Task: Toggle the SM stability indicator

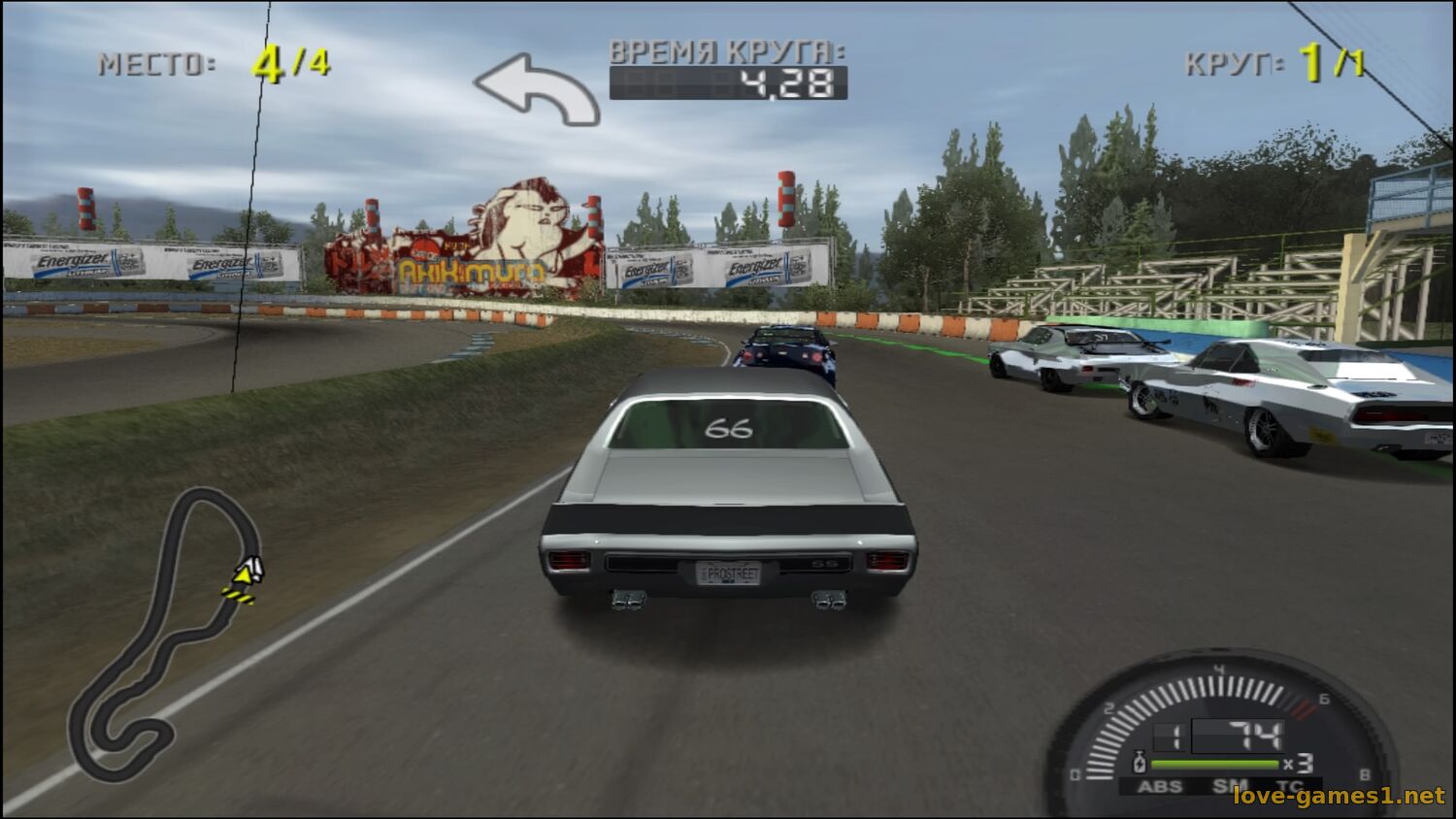Action: pyautogui.click(x=1230, y=786)
